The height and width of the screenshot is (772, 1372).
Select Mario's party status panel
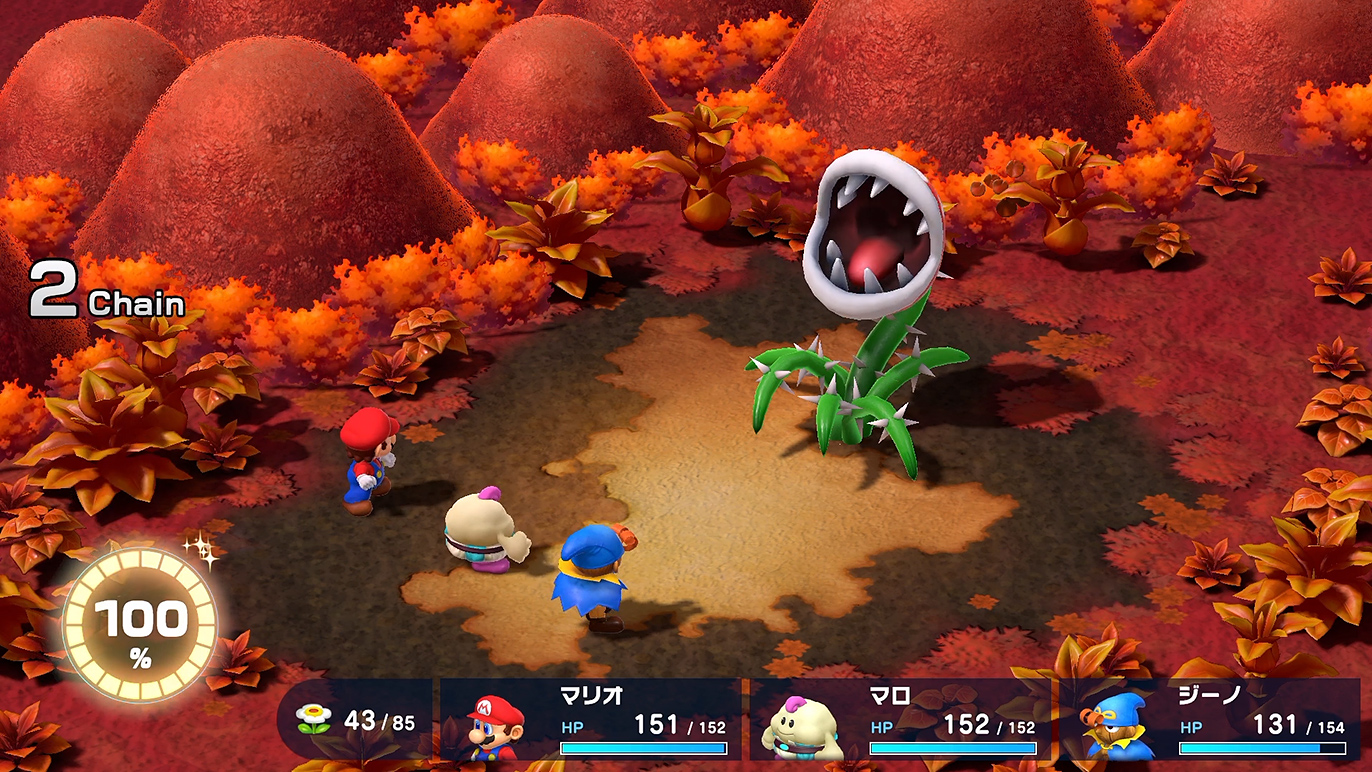592,719
